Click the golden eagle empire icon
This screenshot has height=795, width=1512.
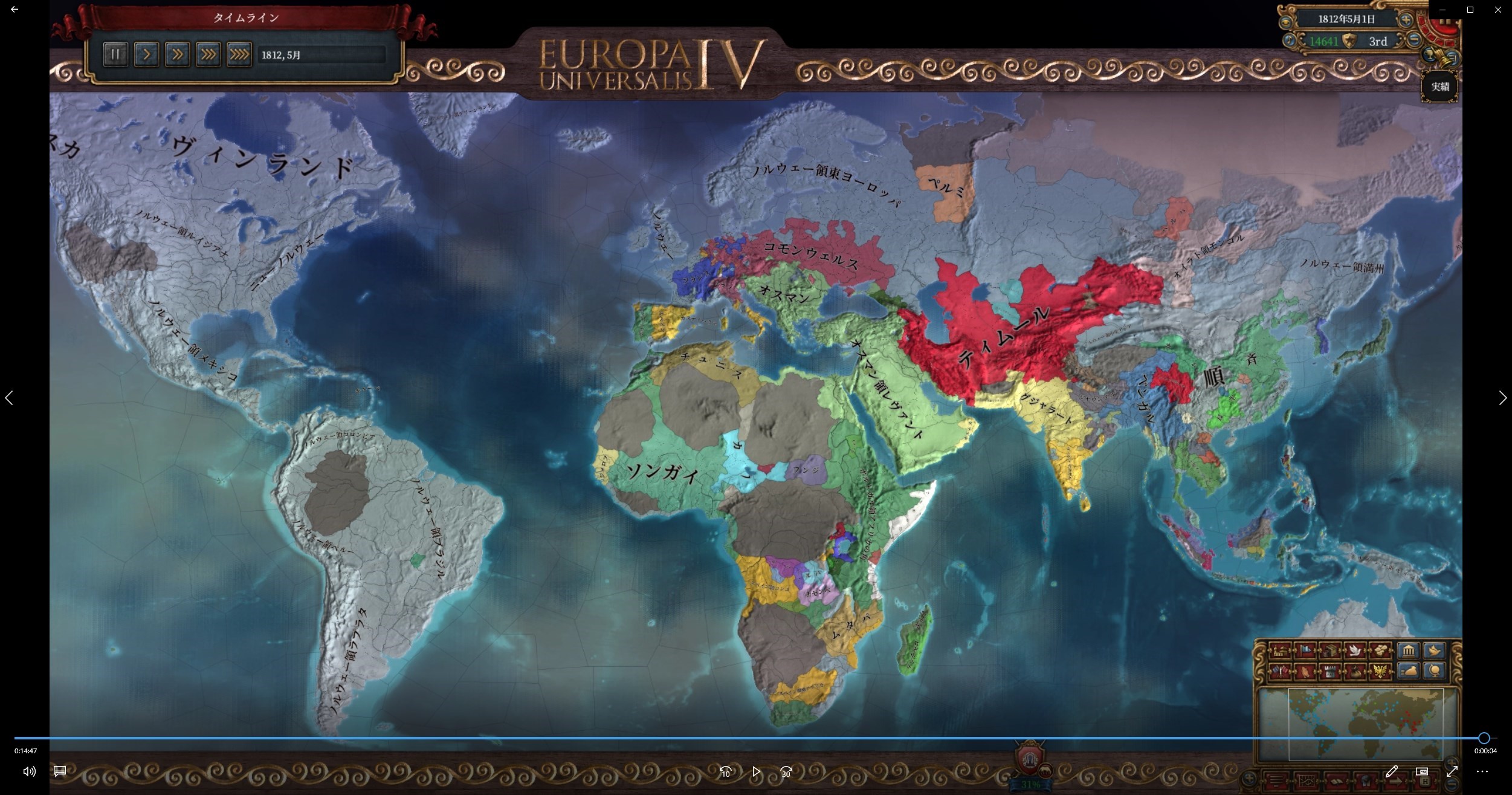tap(1379, 670)
